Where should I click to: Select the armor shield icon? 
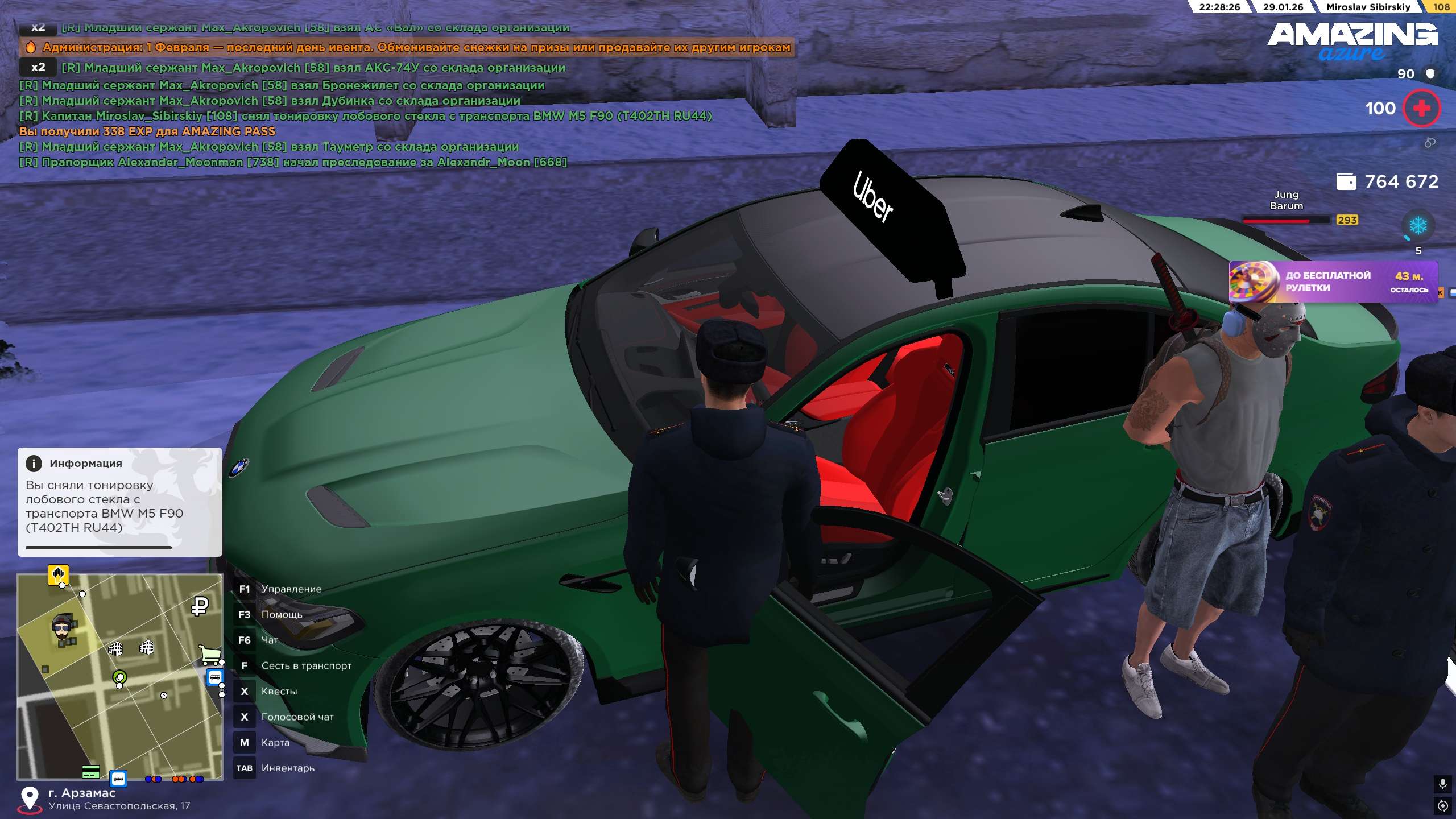pyautogui.click(x=1430, y=73)
